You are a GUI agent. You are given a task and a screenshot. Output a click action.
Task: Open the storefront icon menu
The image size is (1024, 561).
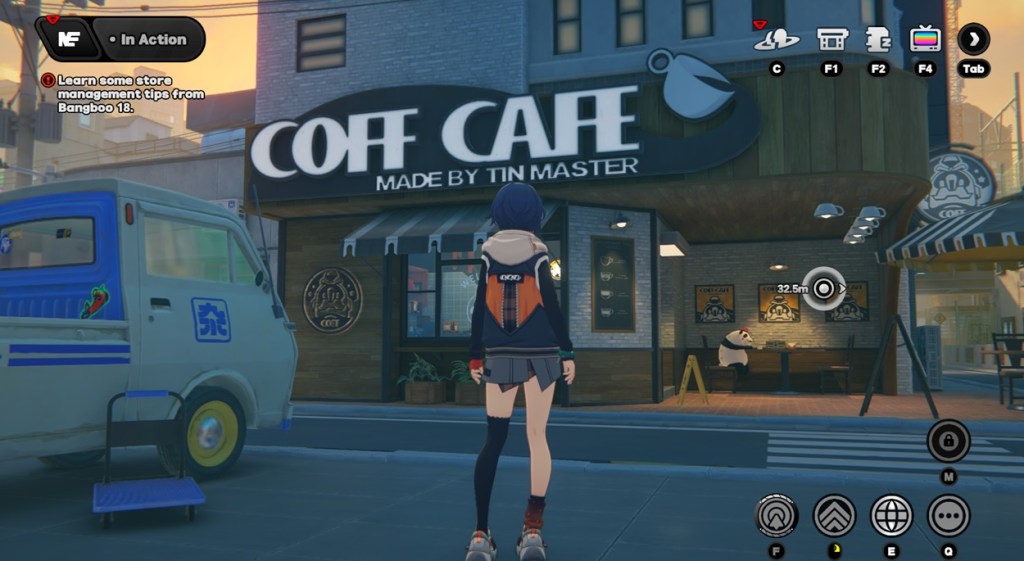pyautogui.click(x=832, y=40)
